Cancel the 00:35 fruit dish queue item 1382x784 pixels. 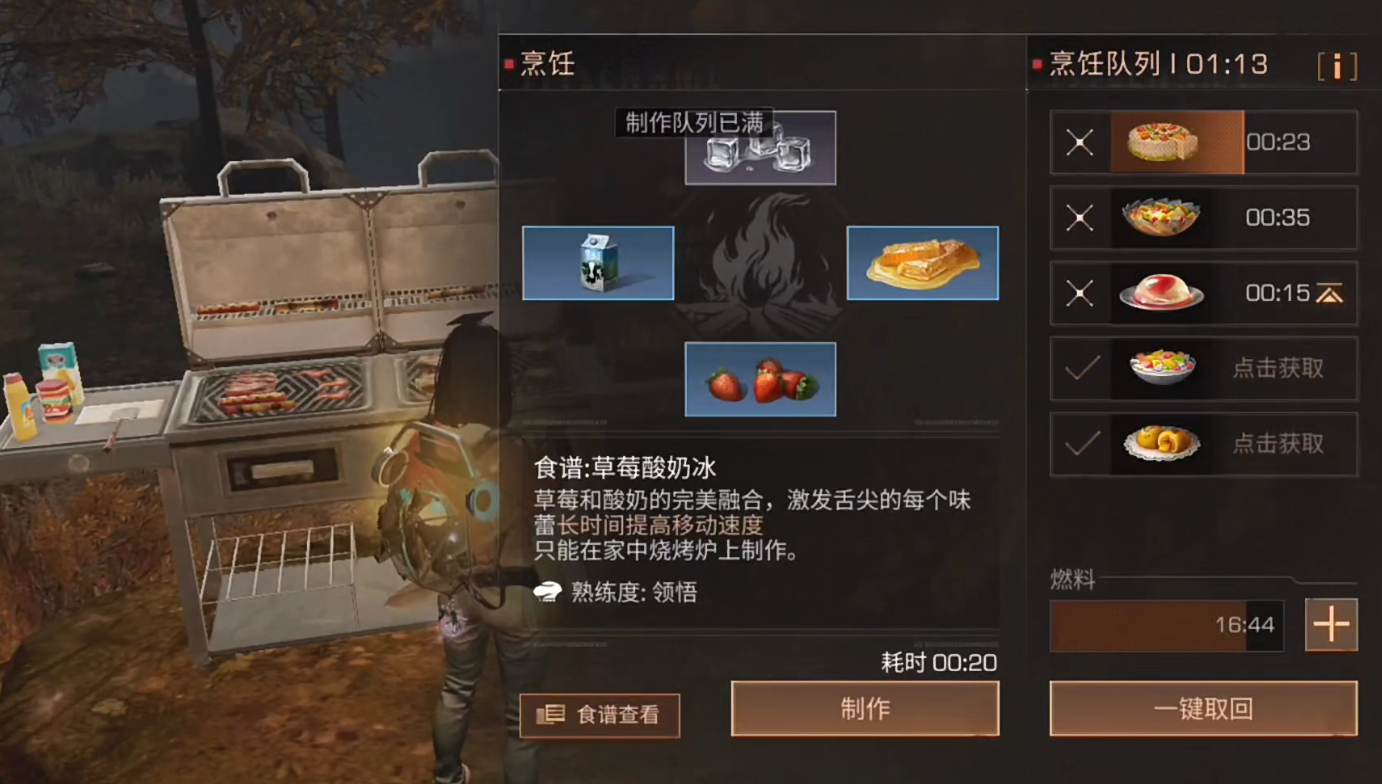coord(1079,218)
